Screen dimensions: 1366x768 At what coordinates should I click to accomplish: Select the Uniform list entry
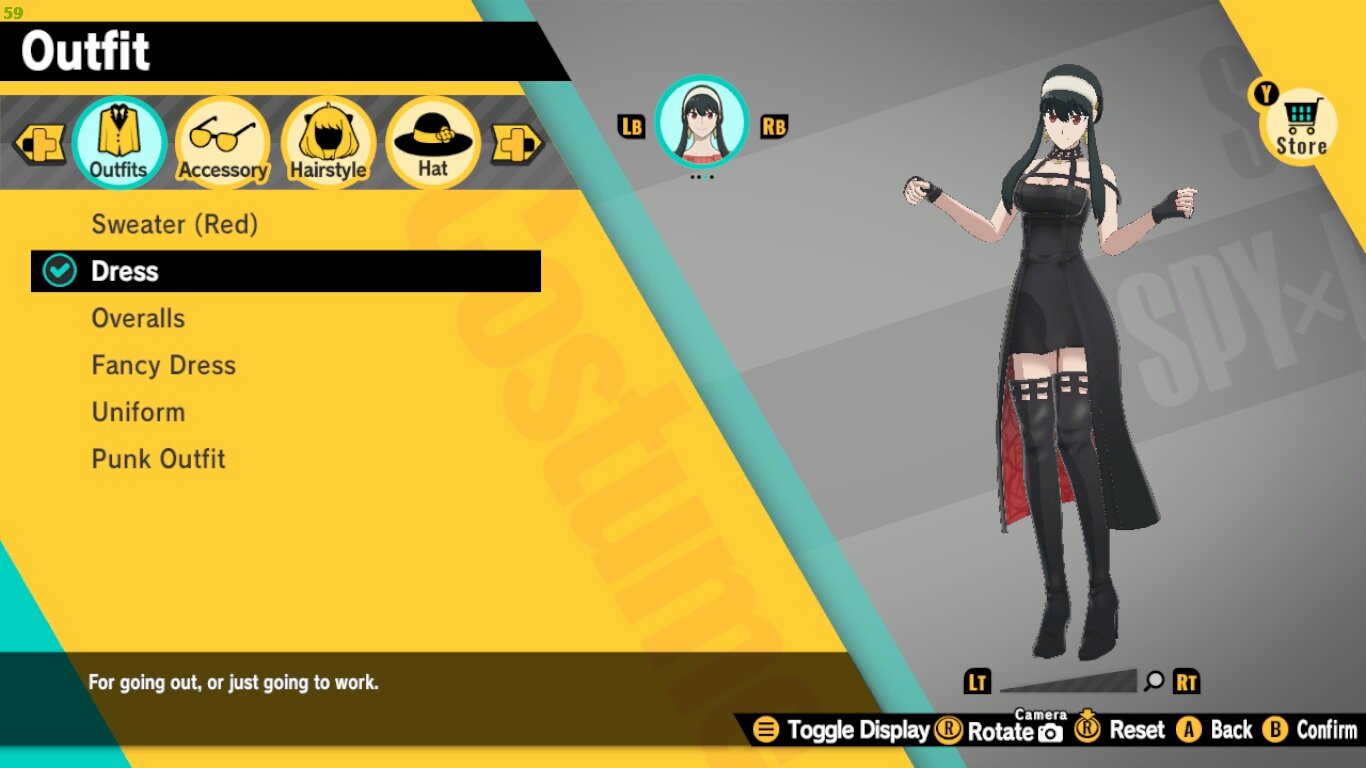[138, 411]
